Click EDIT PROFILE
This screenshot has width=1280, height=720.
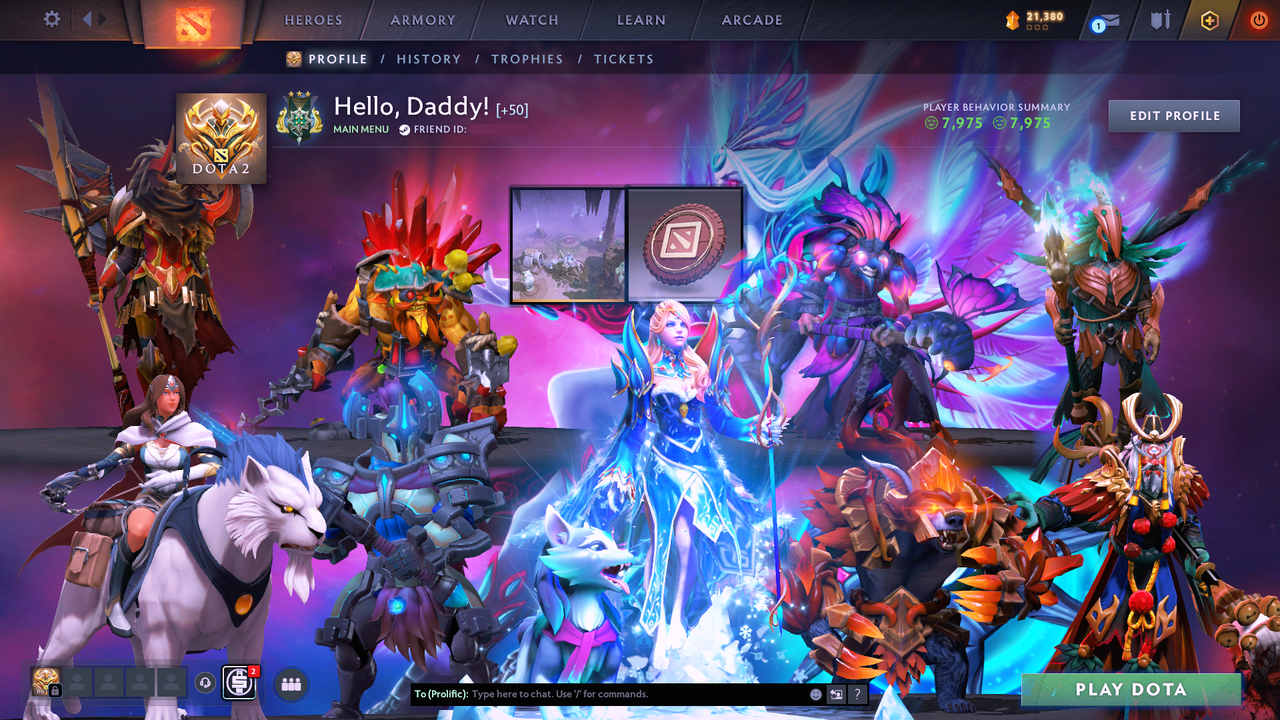[x=1173, y=115]
